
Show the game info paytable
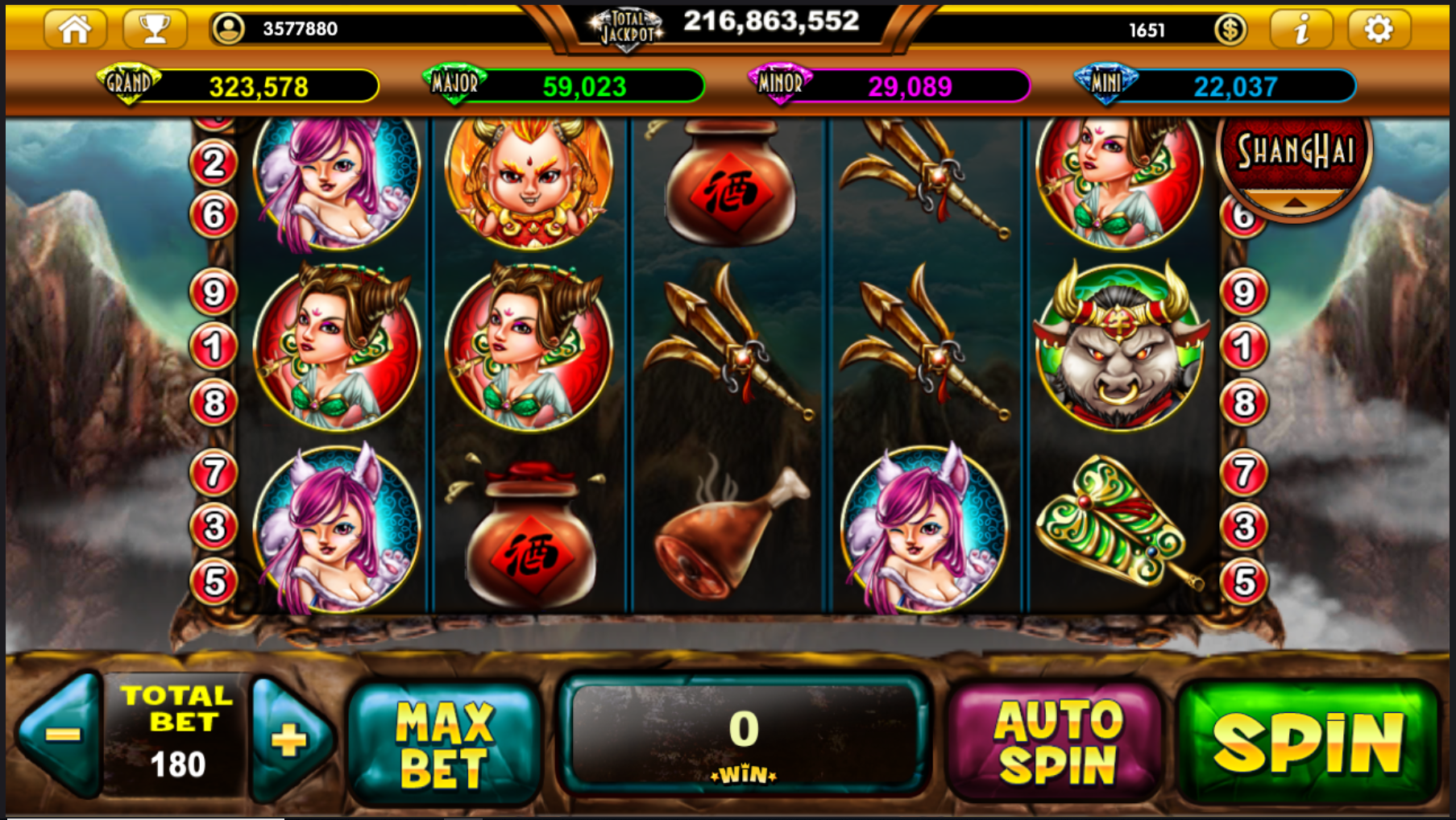click(1300, 30)
